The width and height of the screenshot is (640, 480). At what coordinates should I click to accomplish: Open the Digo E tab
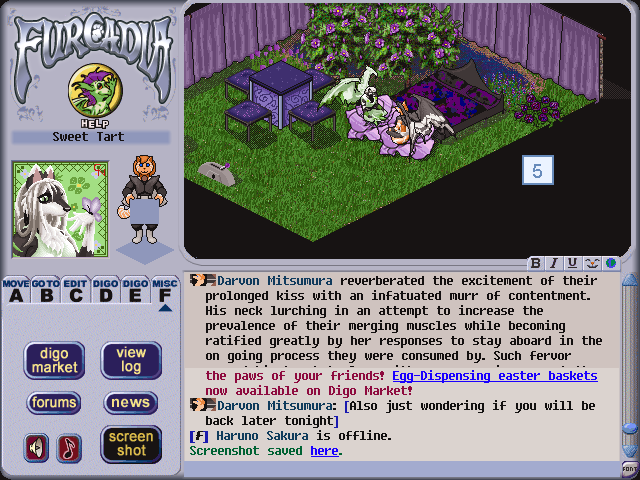(x=136, y=290)
